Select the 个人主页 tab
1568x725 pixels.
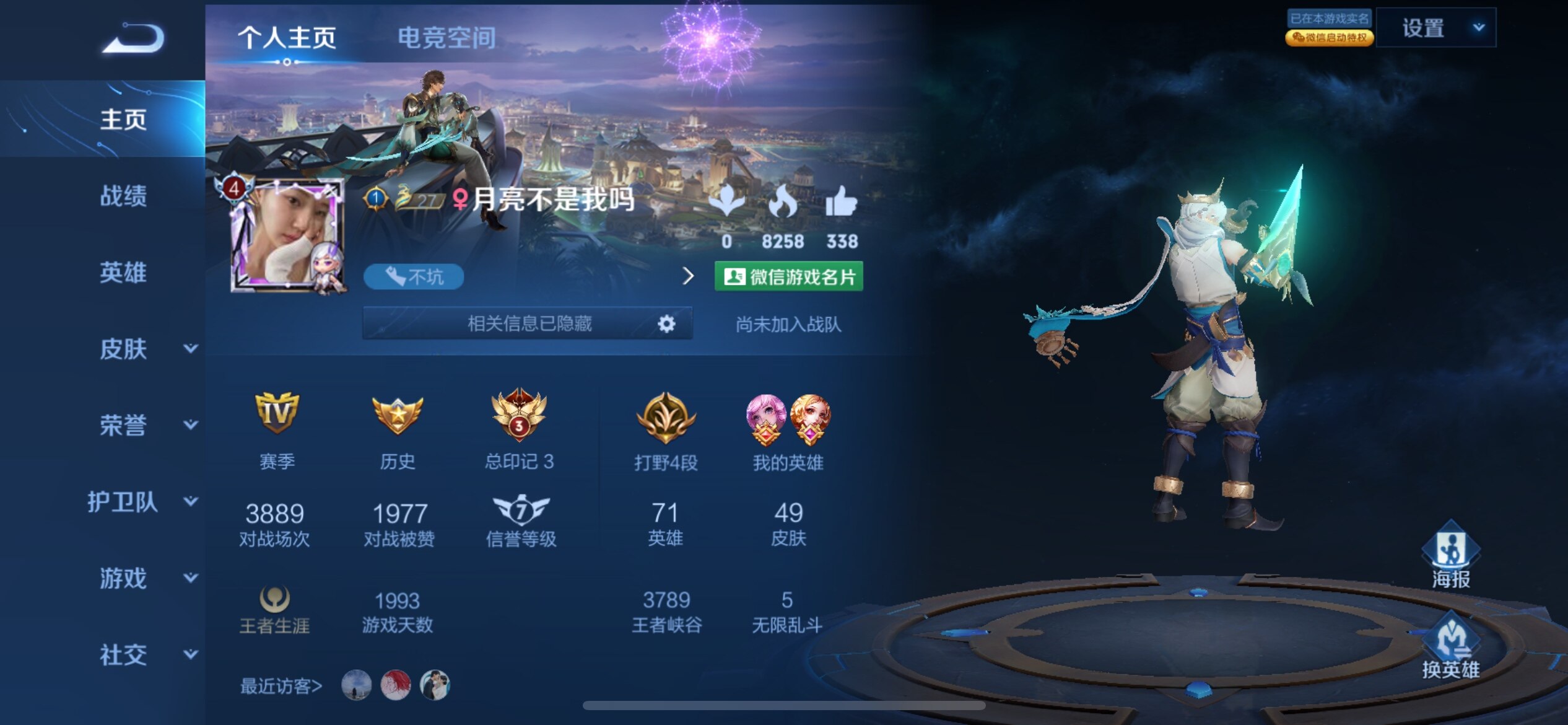287,38
